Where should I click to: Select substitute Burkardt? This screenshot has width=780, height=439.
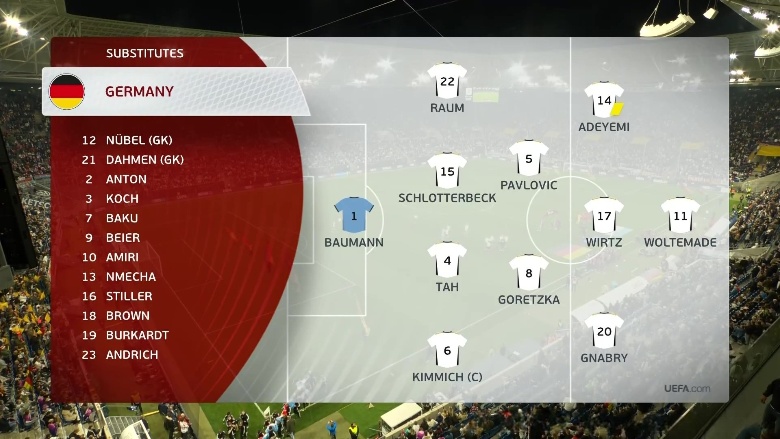137,335
